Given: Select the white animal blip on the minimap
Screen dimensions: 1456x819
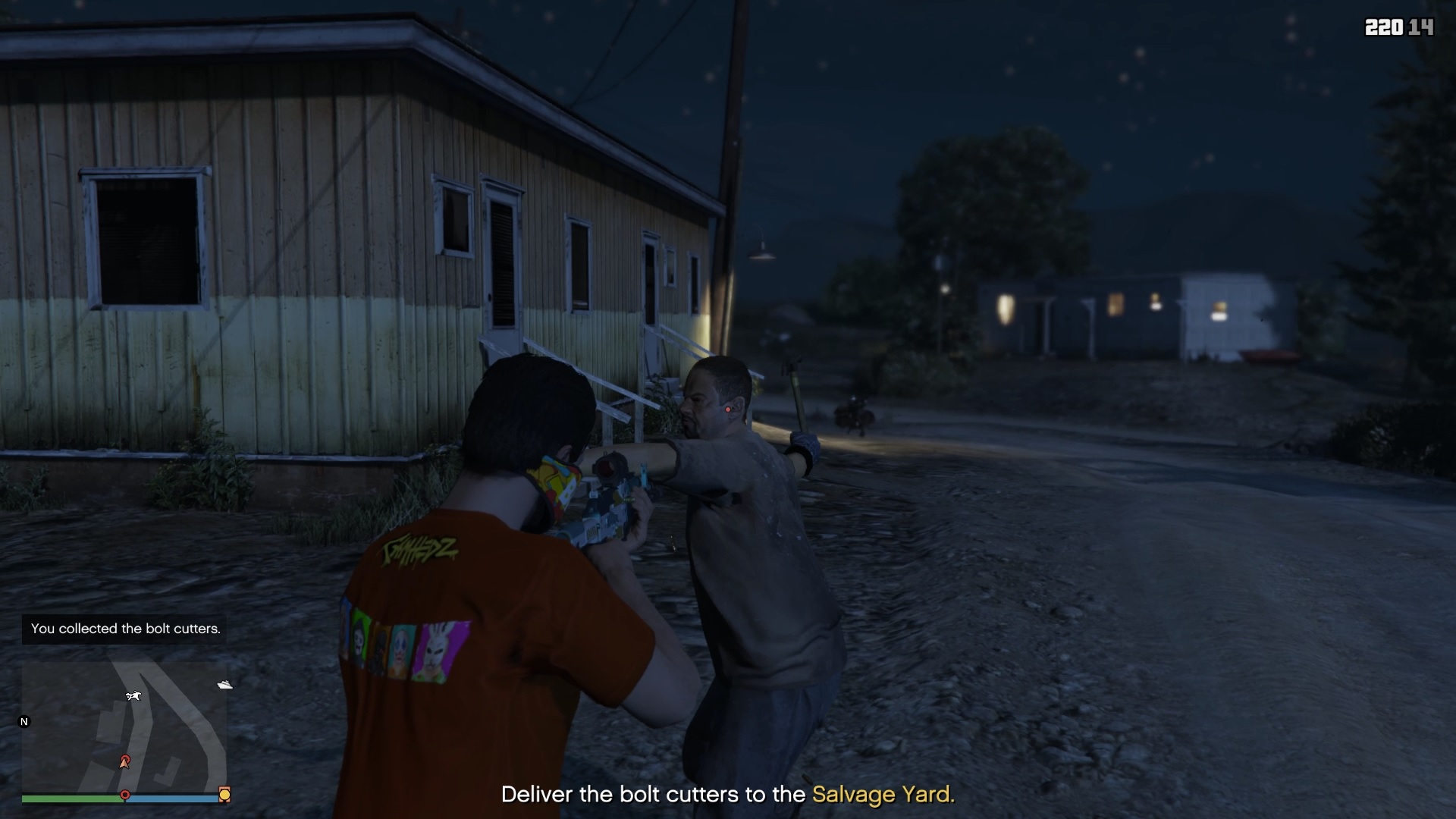Looking at the screenshot, I should pyautogui.click(x=133, y=694).
